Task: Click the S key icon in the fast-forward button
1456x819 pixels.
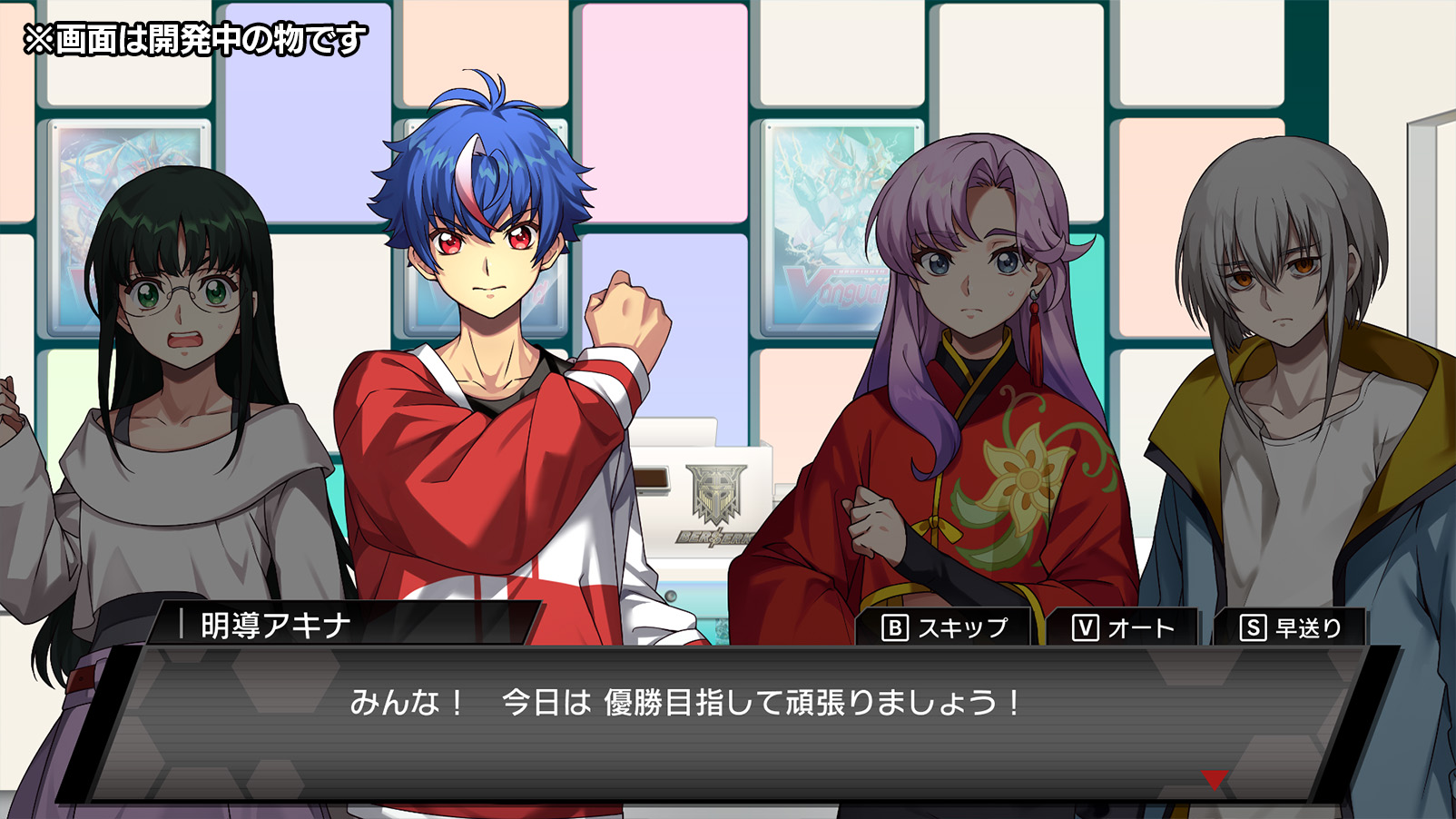Action: (1254, 626)
